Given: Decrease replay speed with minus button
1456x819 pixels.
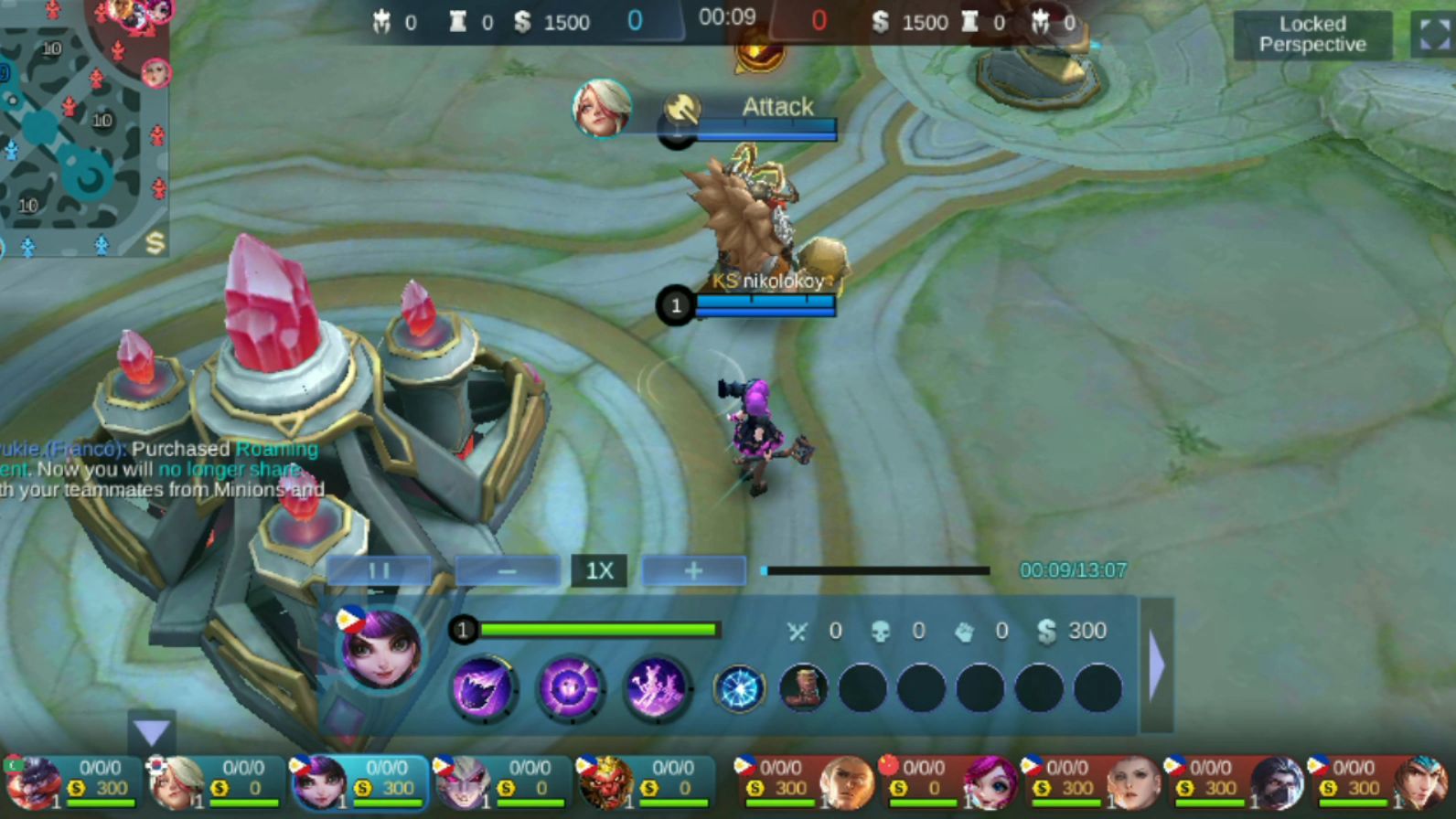Looking at the screenshot, I should 508,571.
